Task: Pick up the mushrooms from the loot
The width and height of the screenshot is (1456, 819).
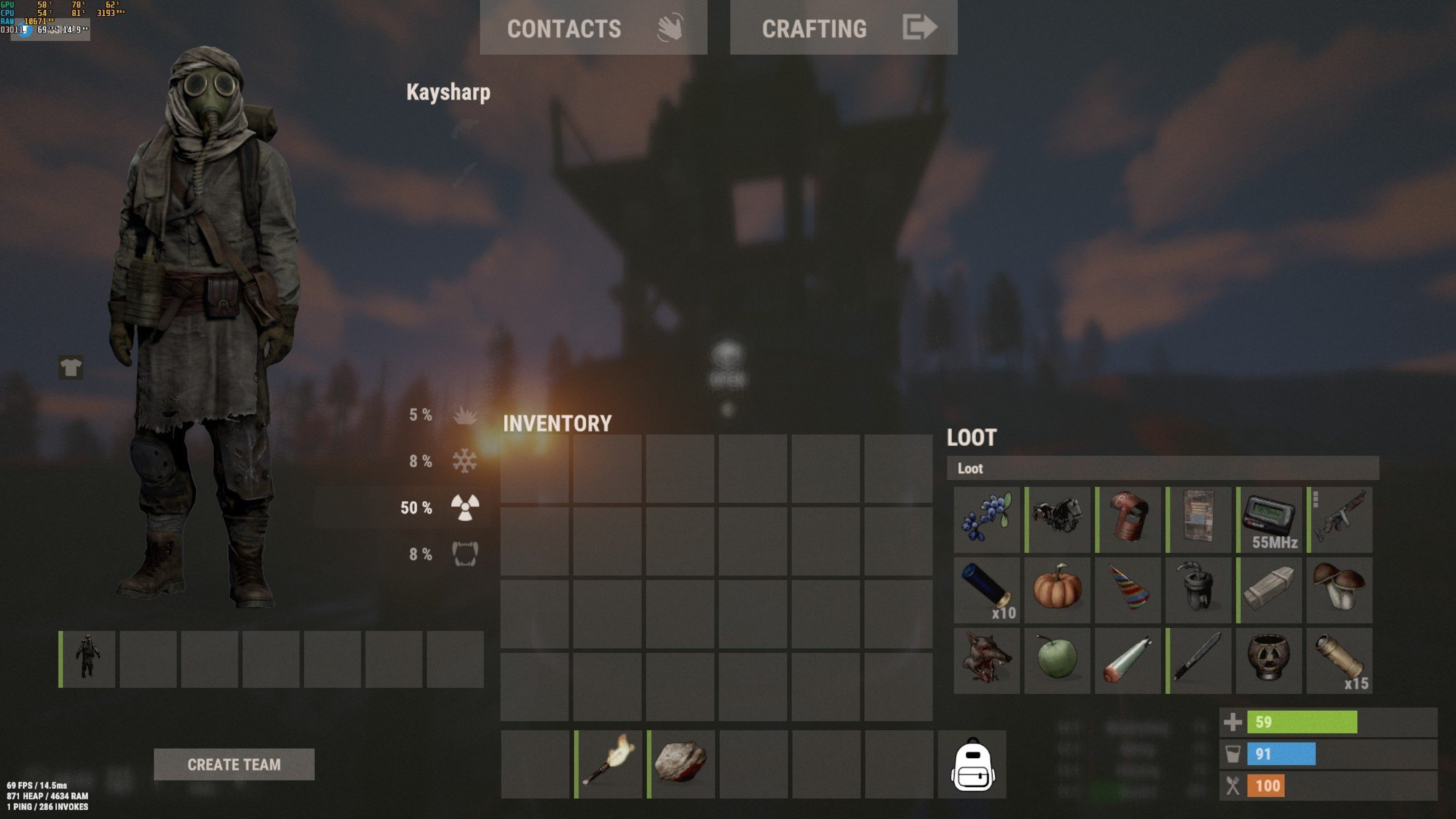Action: click(x=1339, y=590)
